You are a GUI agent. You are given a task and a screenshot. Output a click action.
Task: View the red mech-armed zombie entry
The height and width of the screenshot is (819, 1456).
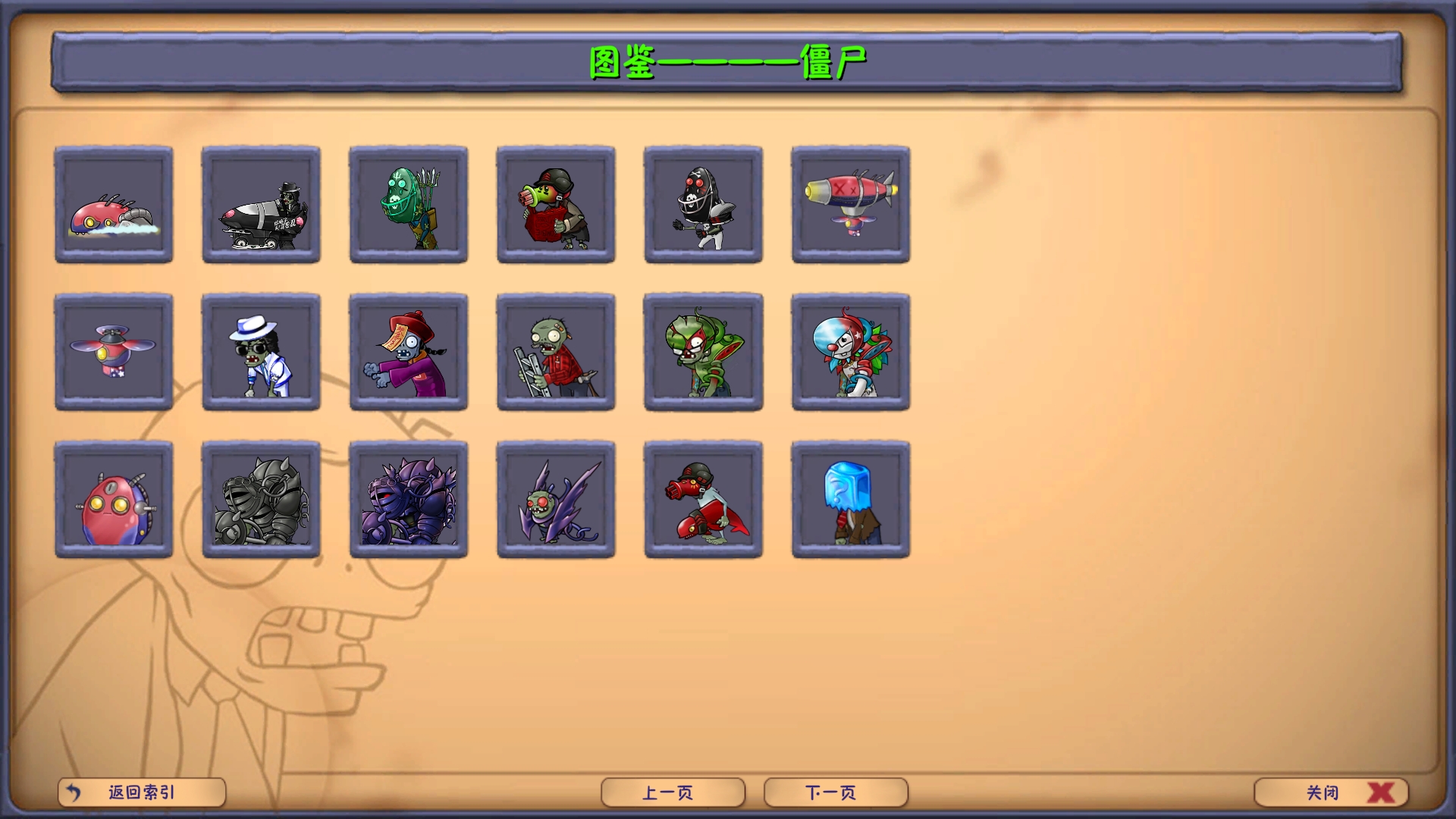703,499
